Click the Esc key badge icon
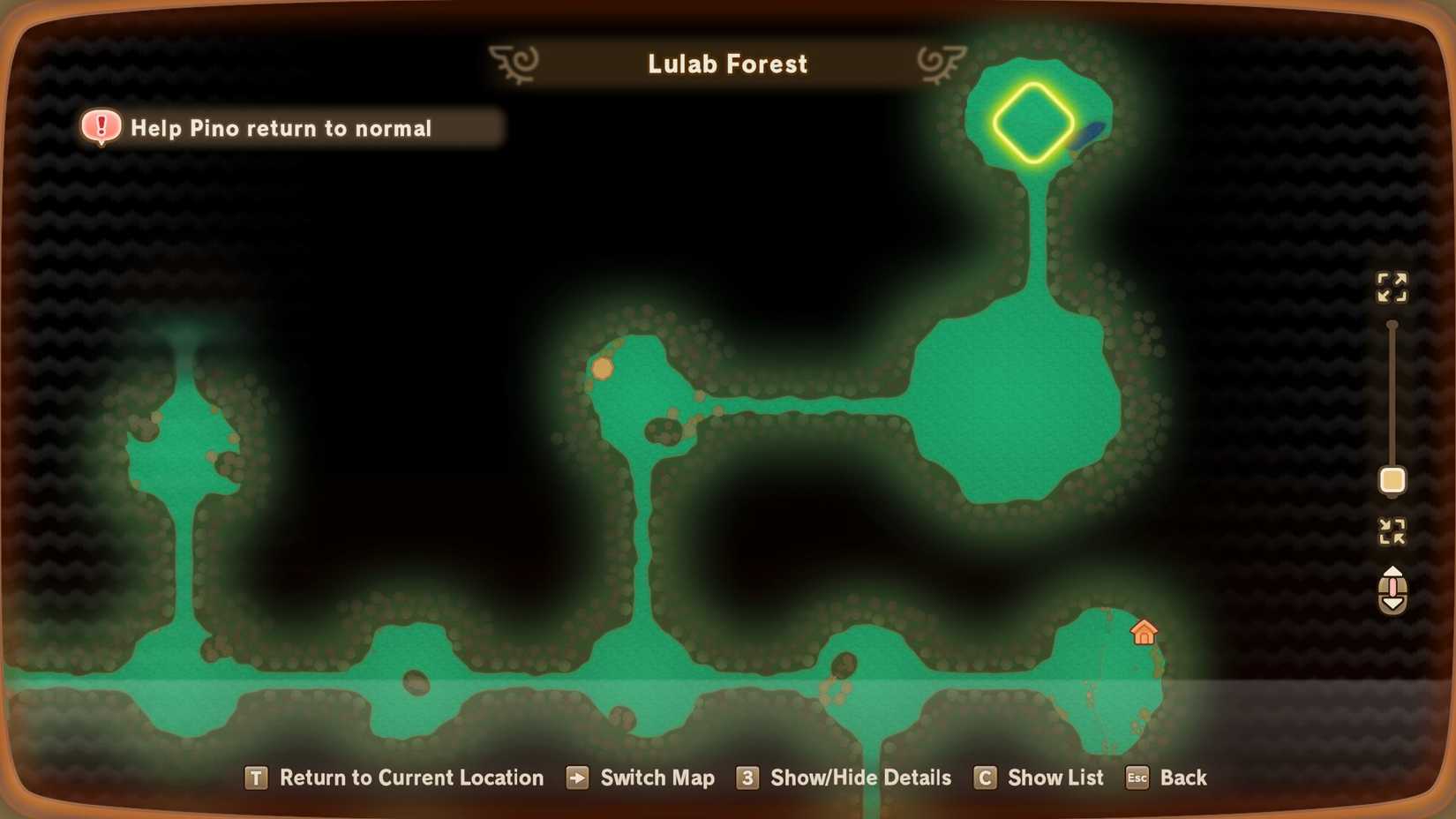1456x819 pixels. pos(1137,778)
